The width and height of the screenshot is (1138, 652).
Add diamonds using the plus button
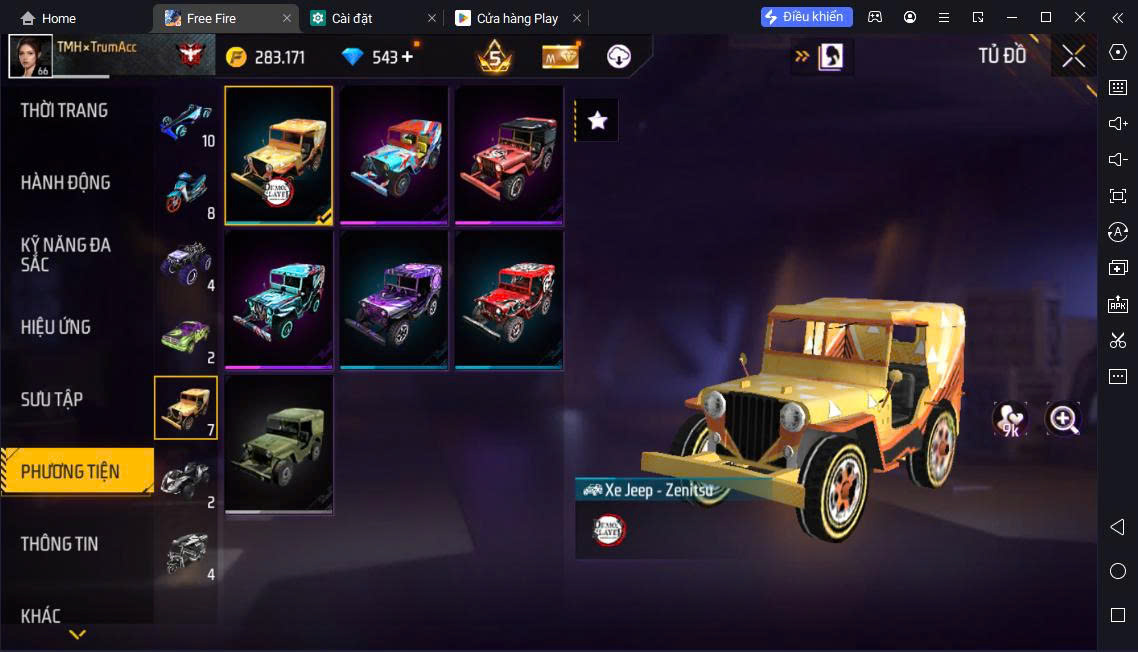tap(407, 57)
